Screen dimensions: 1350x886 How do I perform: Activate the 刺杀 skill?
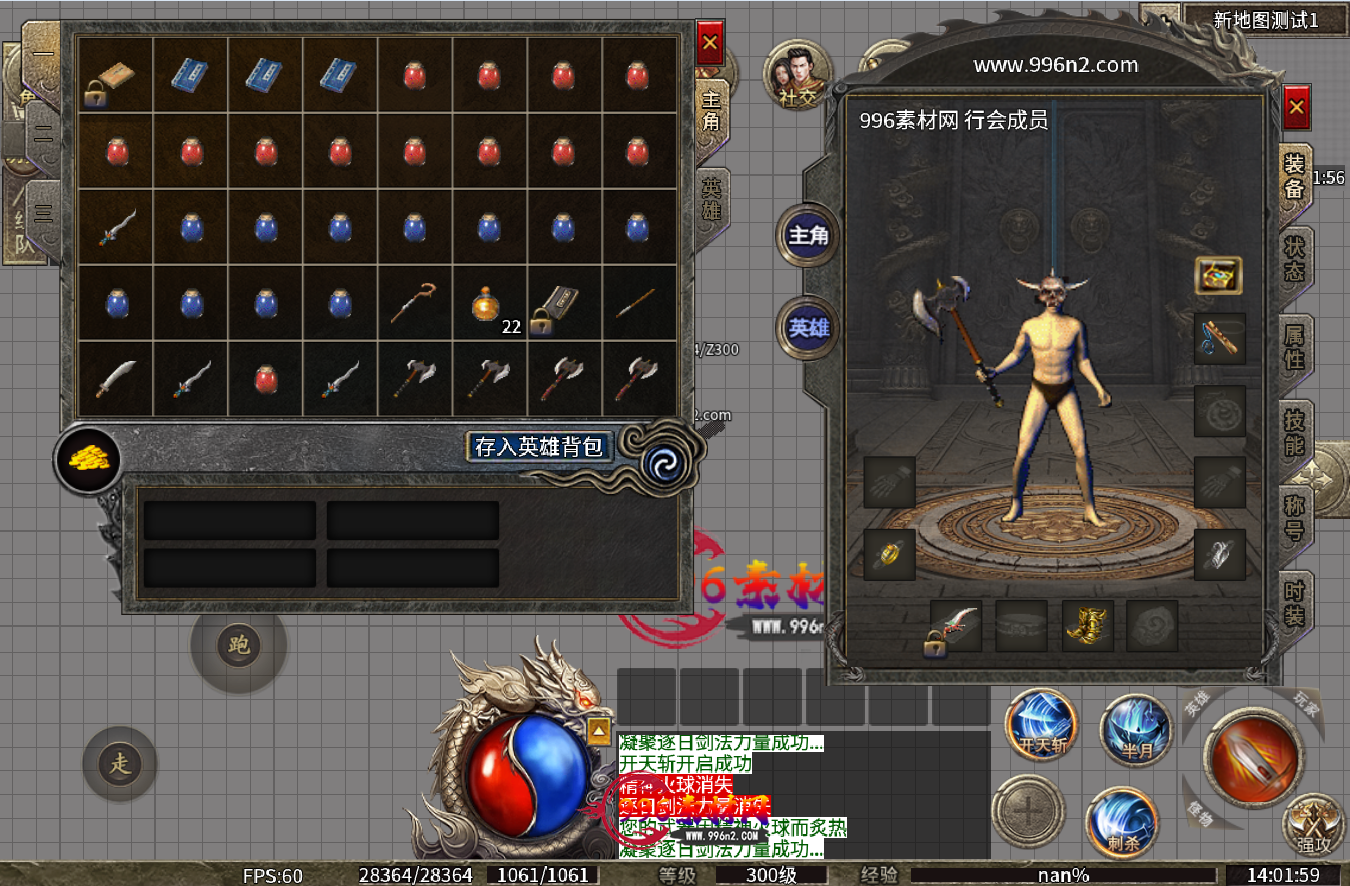(x=1122, y=822)
